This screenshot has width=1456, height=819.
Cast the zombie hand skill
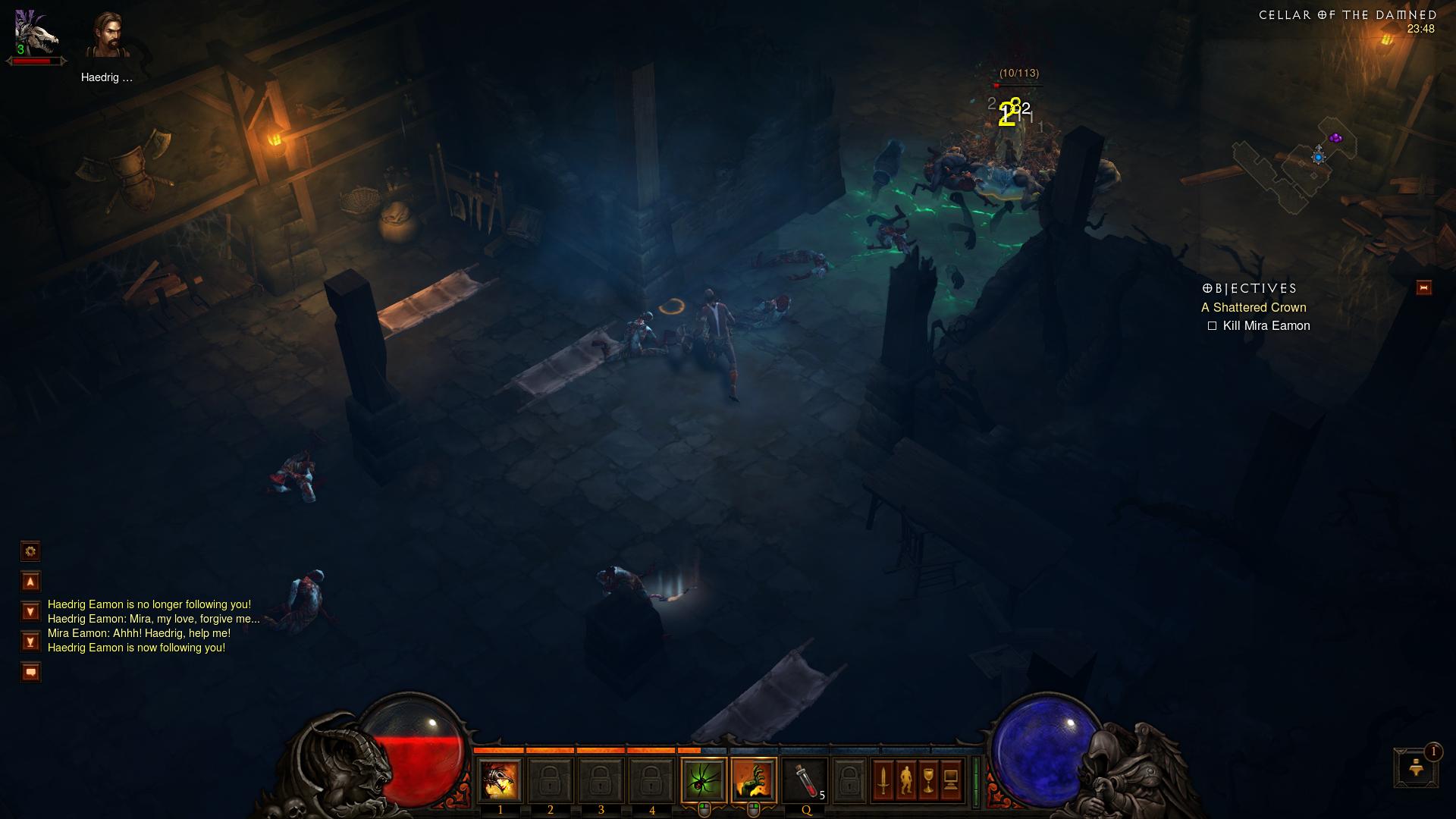point(754,780)
